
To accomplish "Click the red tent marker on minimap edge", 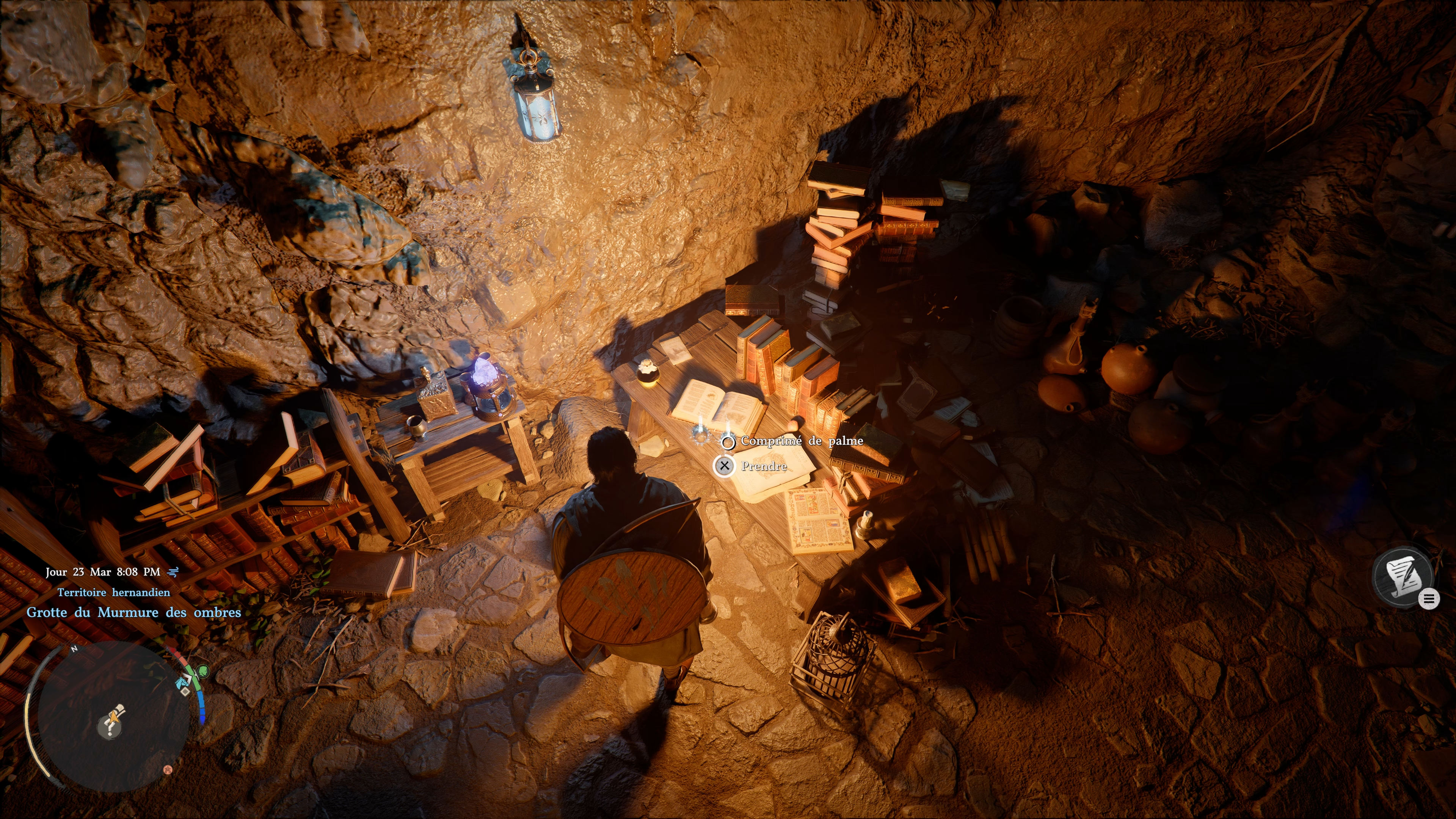I will point(167,769).
